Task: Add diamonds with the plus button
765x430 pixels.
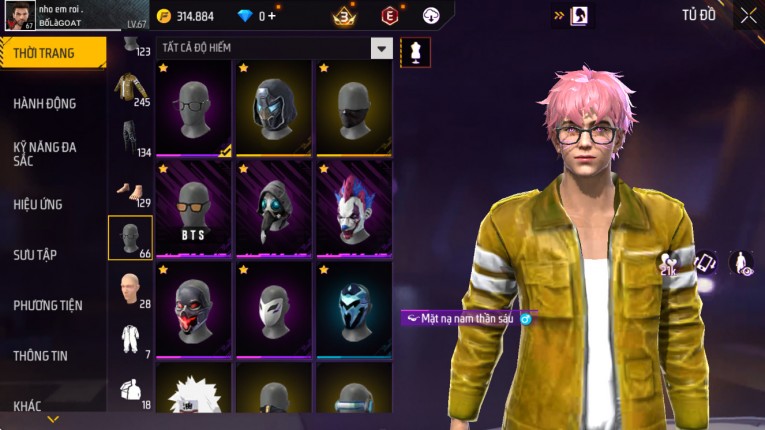Action: point(273,16)
